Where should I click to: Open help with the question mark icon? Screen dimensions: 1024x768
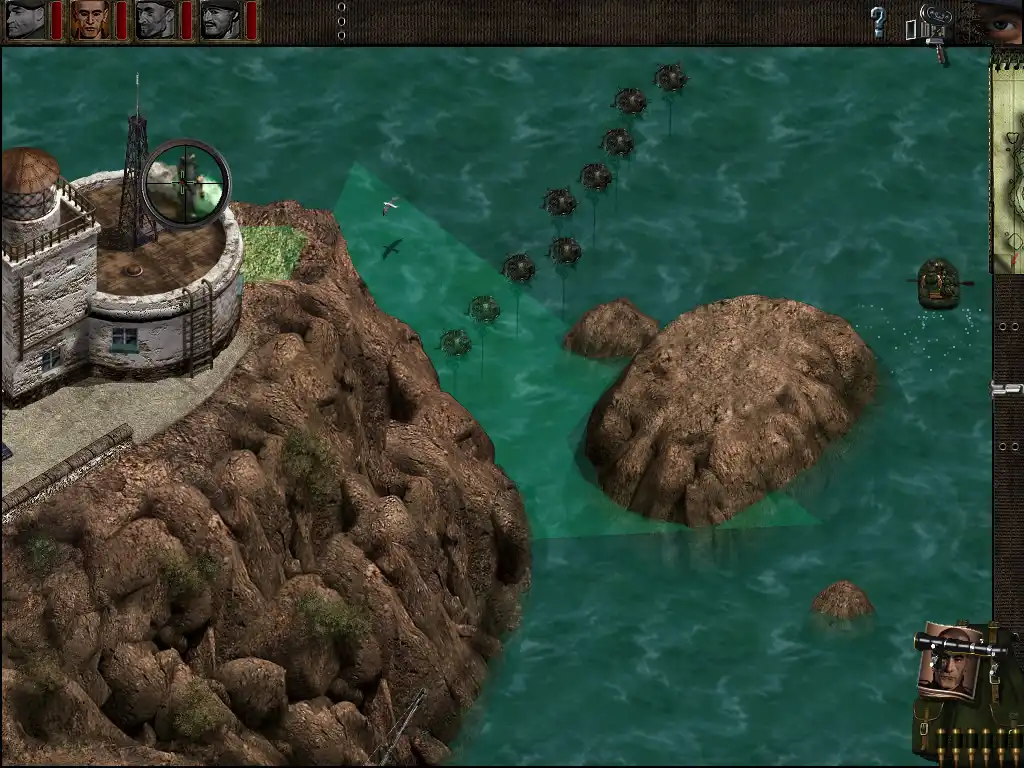click(x=878, y=21)
